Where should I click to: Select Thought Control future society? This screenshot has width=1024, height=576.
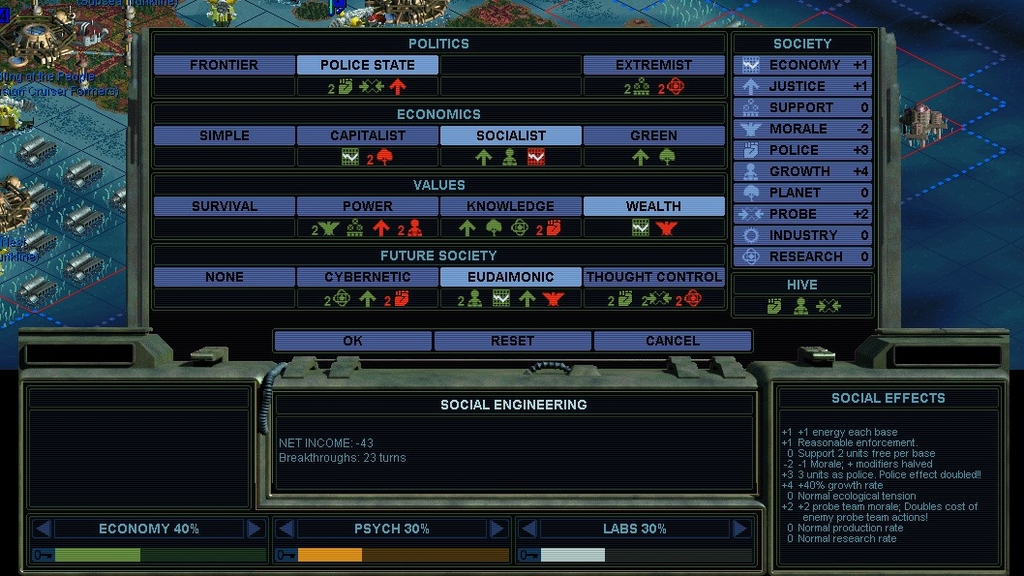pos(654,276)
